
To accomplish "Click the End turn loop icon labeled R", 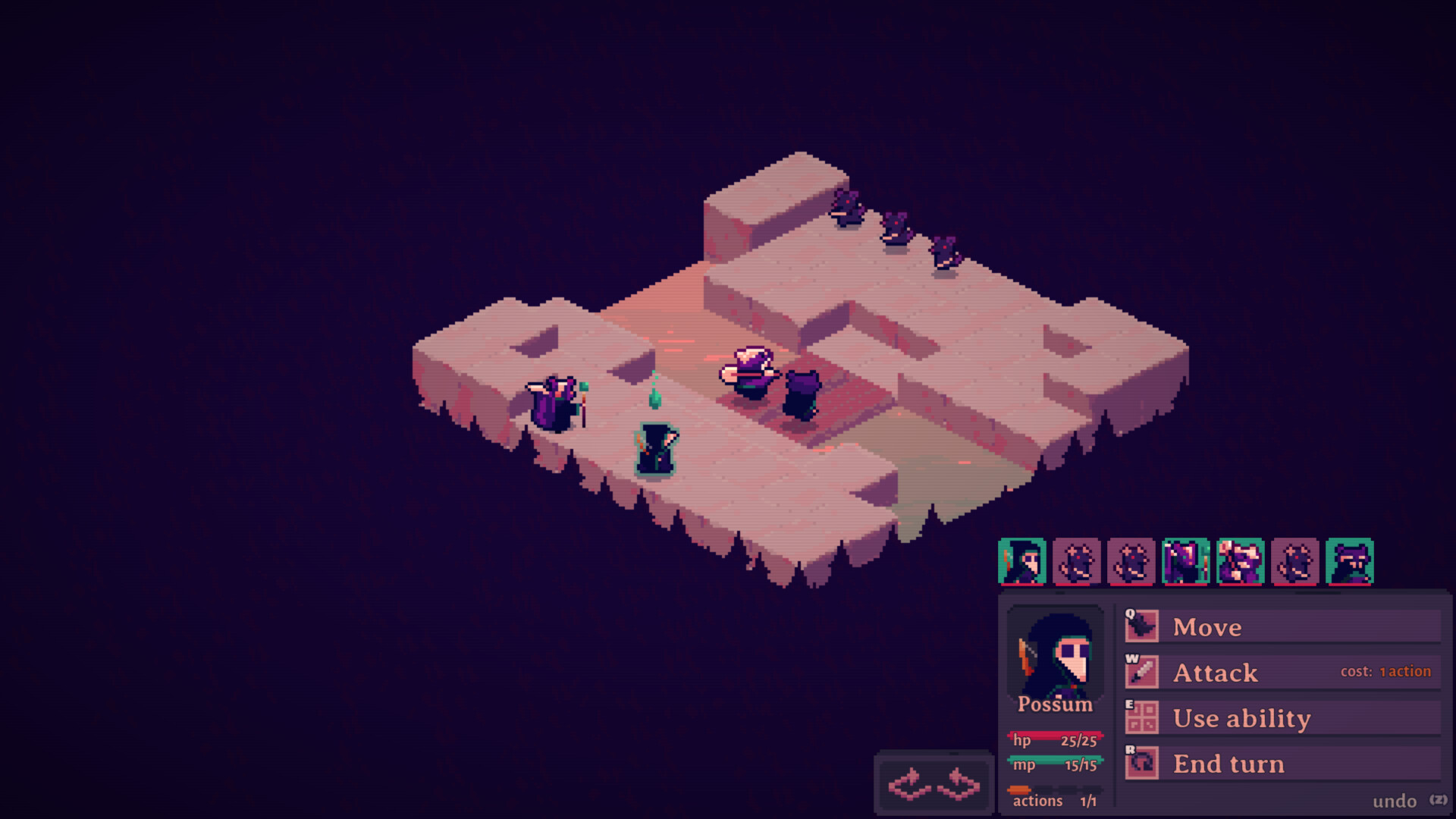I will [1142, 763].
